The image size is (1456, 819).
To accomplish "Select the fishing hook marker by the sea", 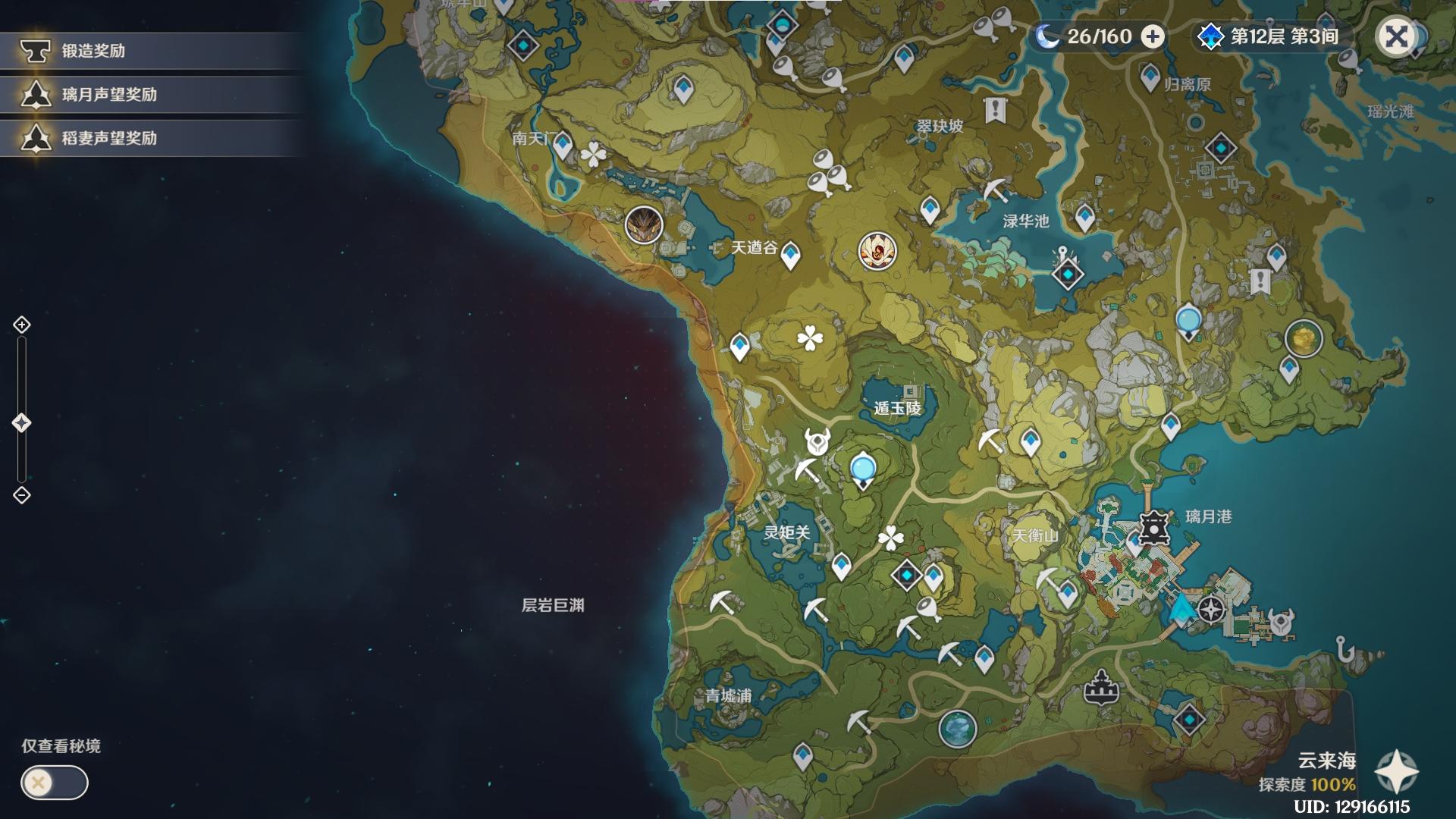I will pos(1345,649).
